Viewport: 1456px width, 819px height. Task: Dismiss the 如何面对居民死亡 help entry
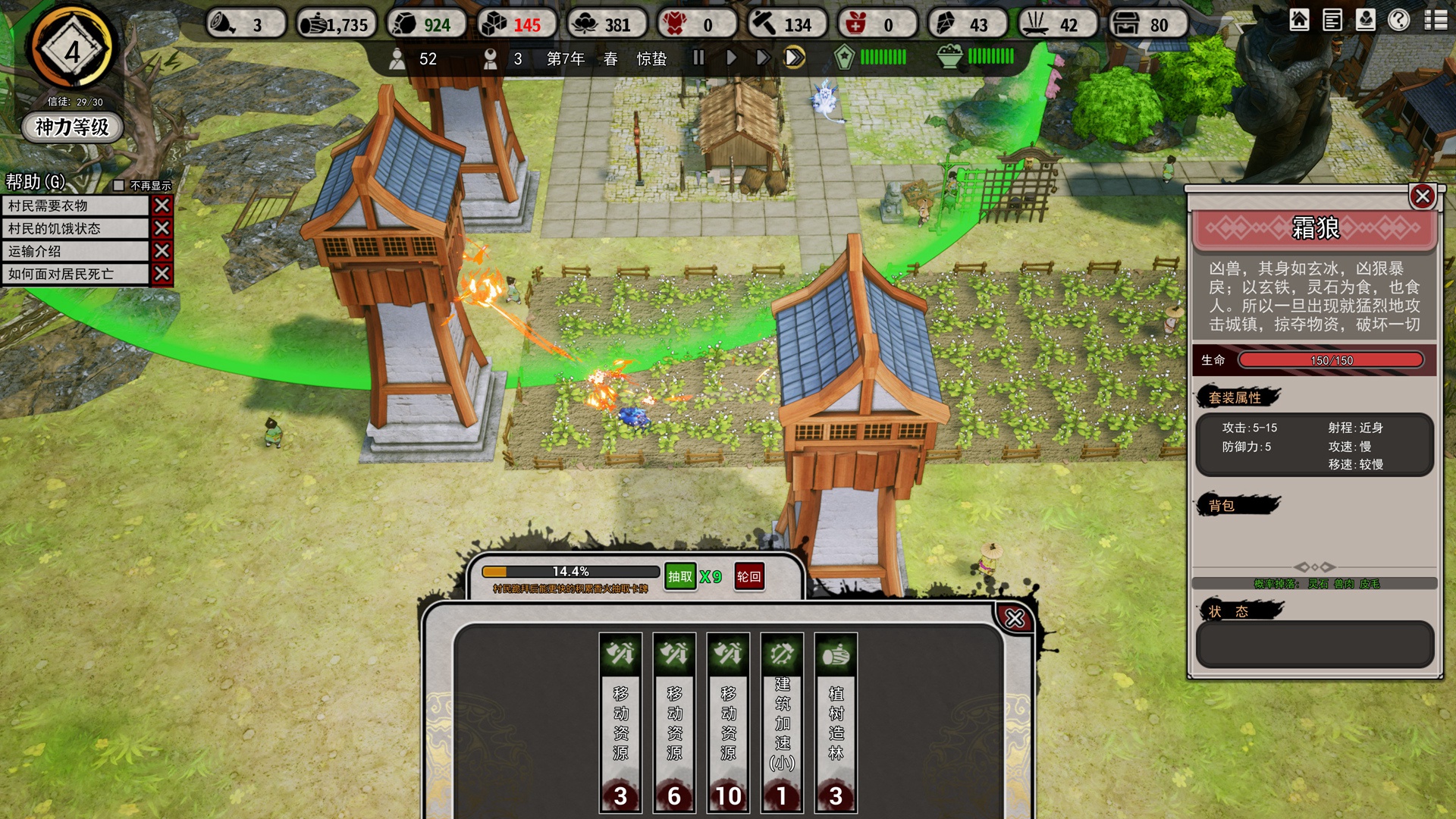click(x=162, y=274)
